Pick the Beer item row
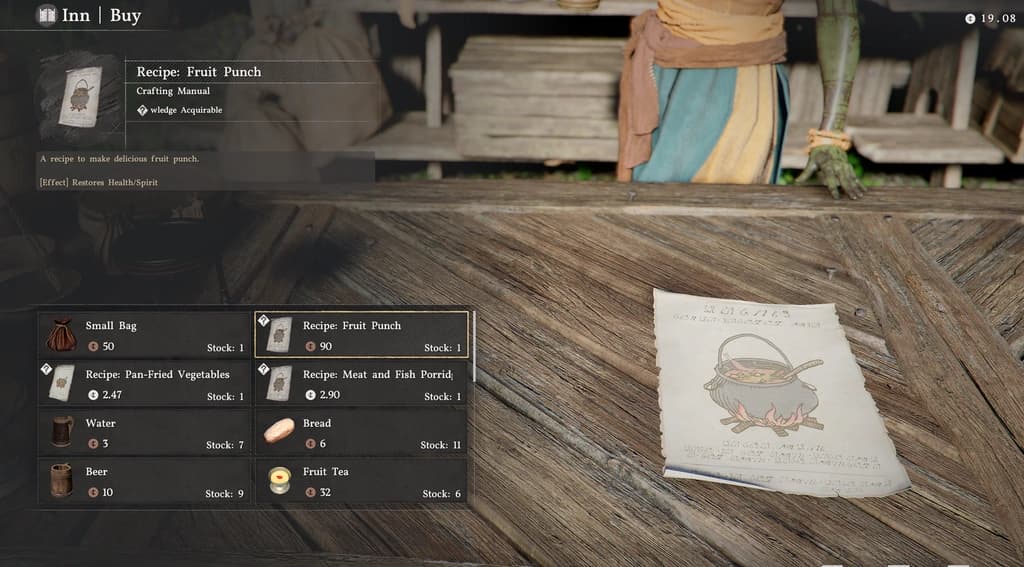The height and width of the screenshot is (567, 1024). click(x=145, y=481)
